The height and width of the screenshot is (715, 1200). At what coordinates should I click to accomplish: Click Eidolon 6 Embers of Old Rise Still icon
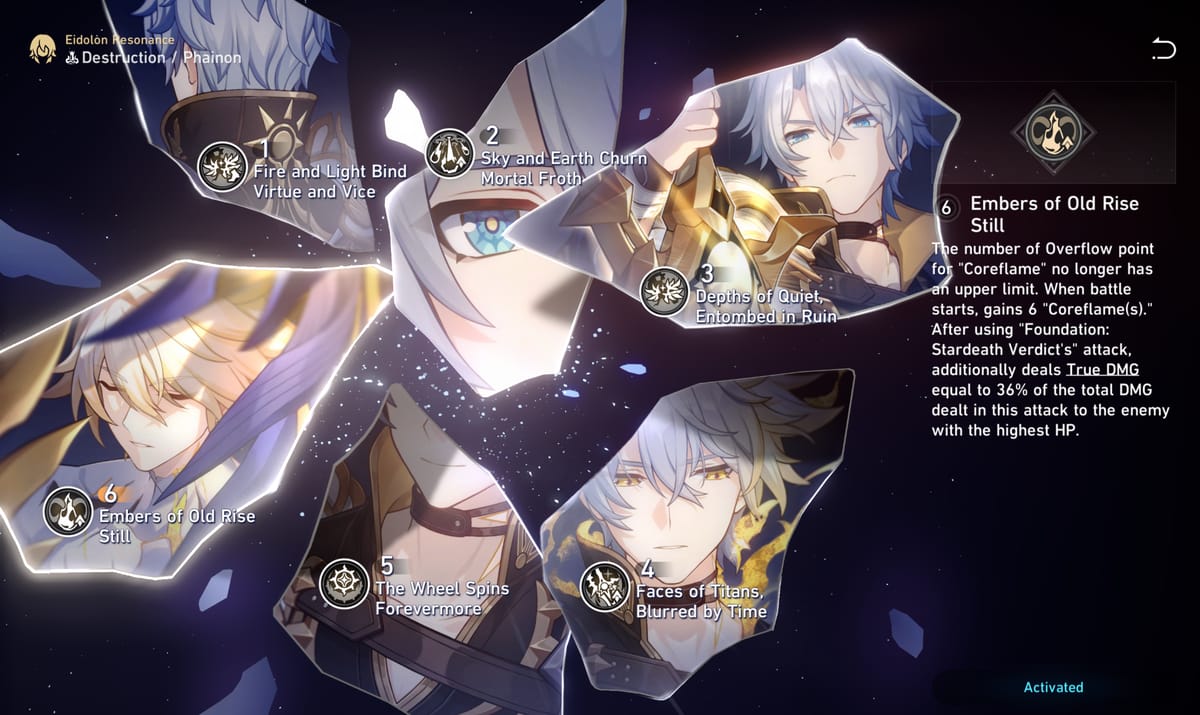coord(68,511)
